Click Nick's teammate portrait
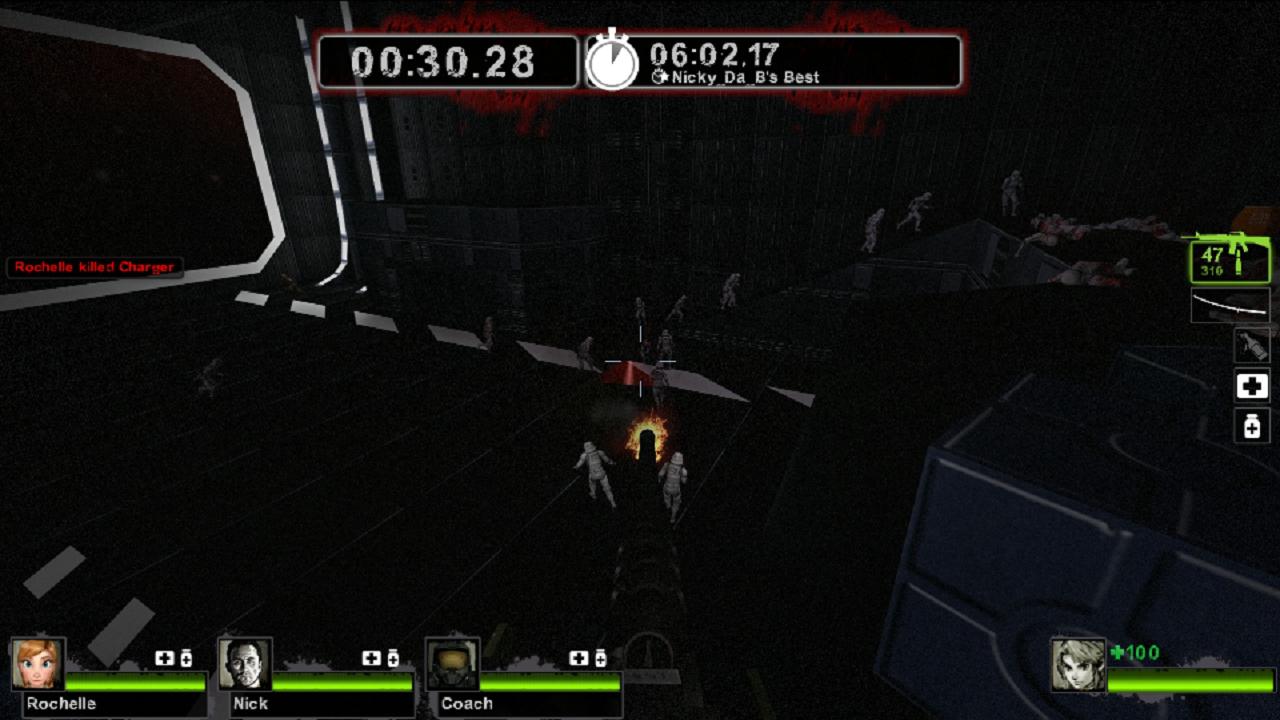Viewport: 1280px width, 720px height. click(245, 664)
